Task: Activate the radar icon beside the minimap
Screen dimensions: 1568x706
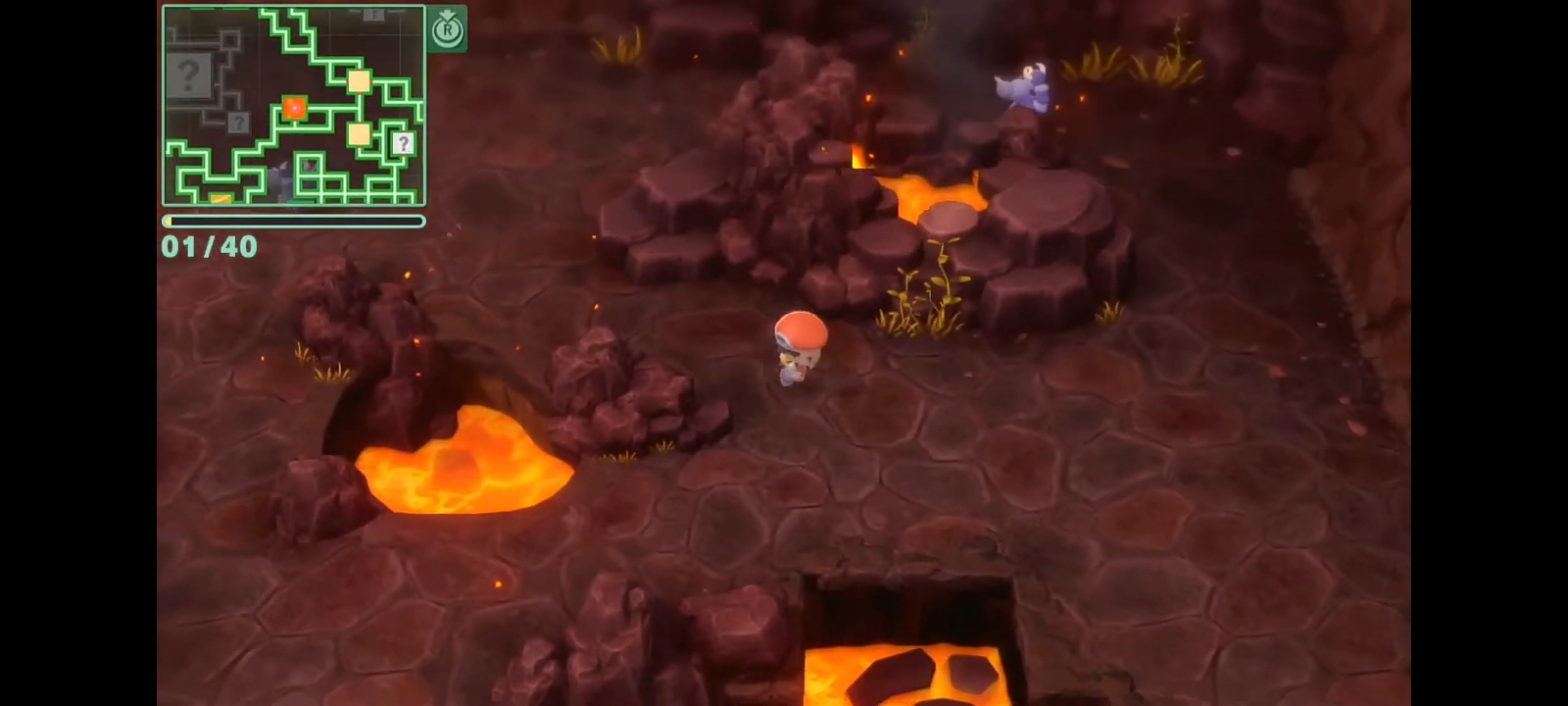Action: [x=447, y=28]
